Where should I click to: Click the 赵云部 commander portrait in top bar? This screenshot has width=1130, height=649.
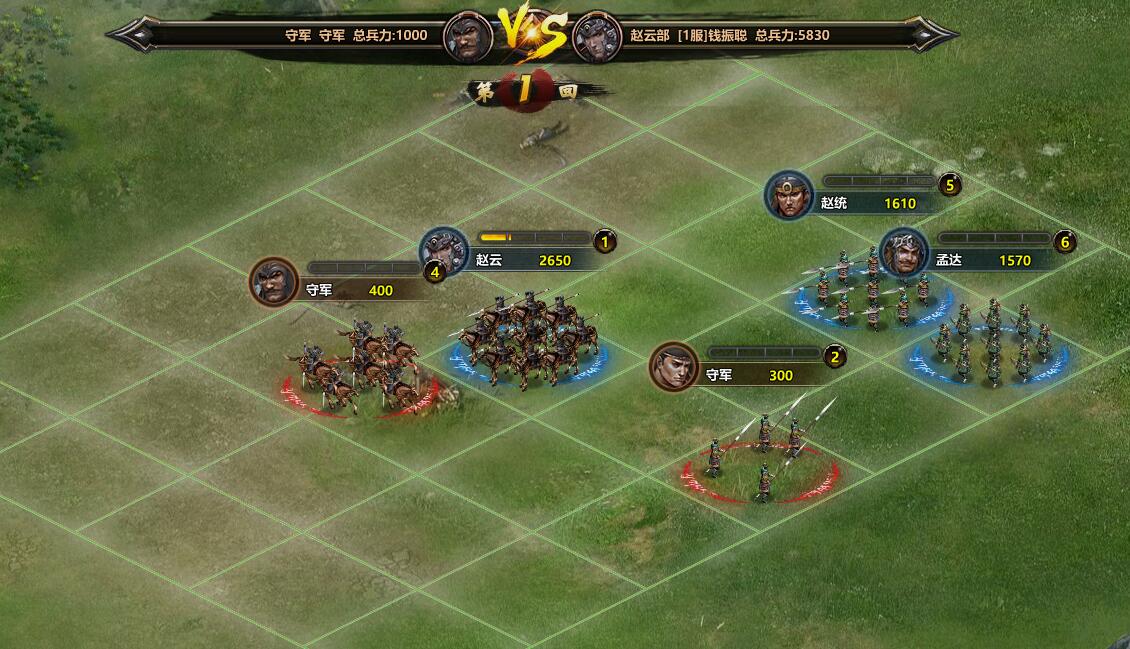click(598, 36)
